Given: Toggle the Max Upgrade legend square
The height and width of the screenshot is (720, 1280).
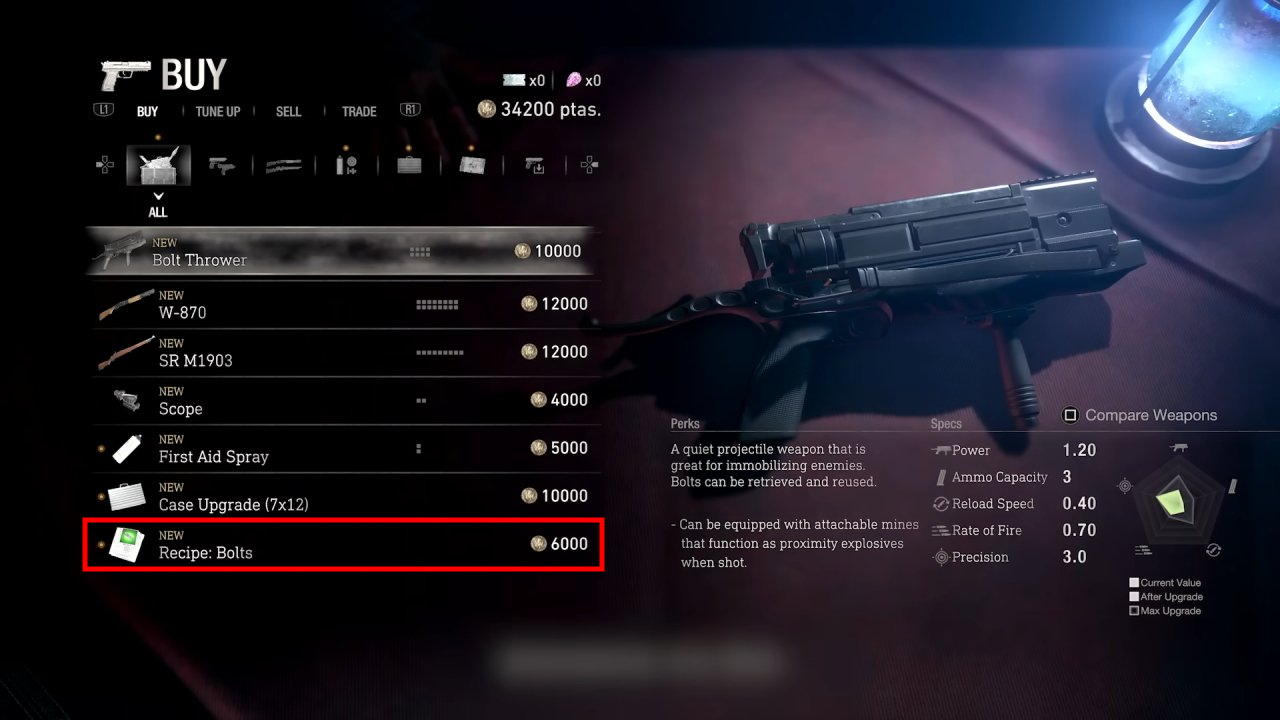Looking at the screenshot, I should (x=1136, y=610).
